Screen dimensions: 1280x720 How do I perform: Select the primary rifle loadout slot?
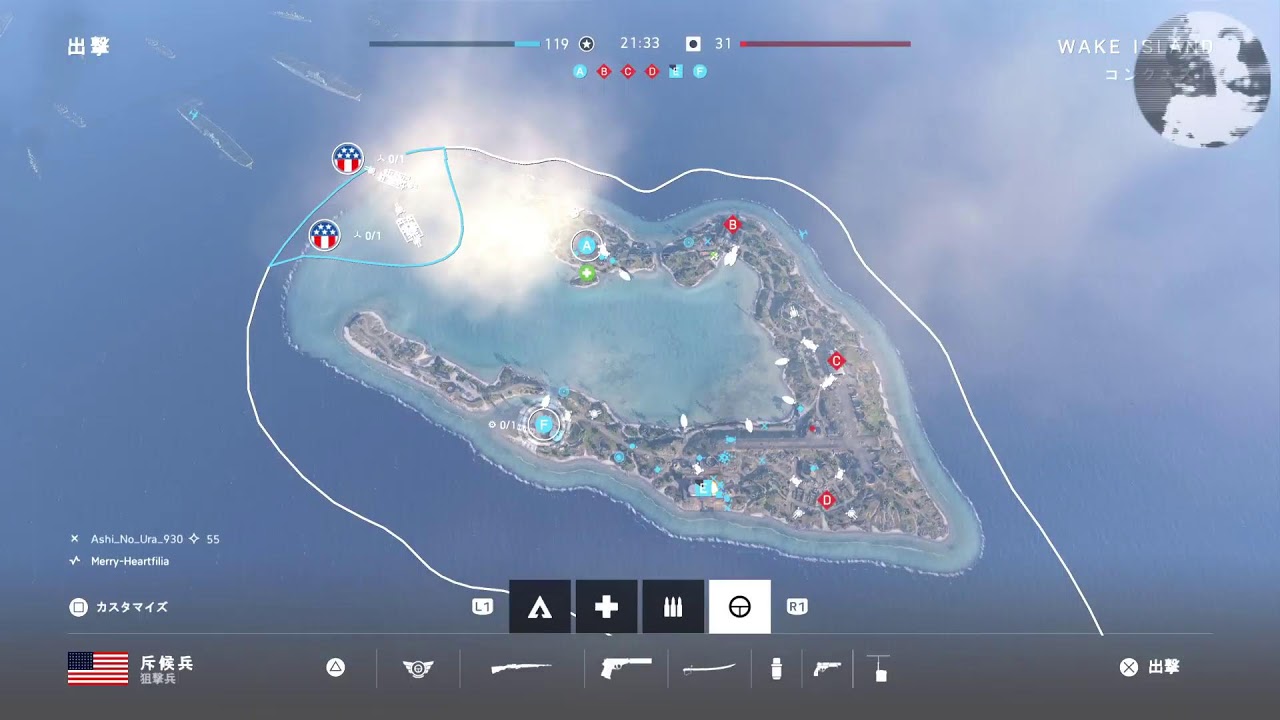point(521,668)
